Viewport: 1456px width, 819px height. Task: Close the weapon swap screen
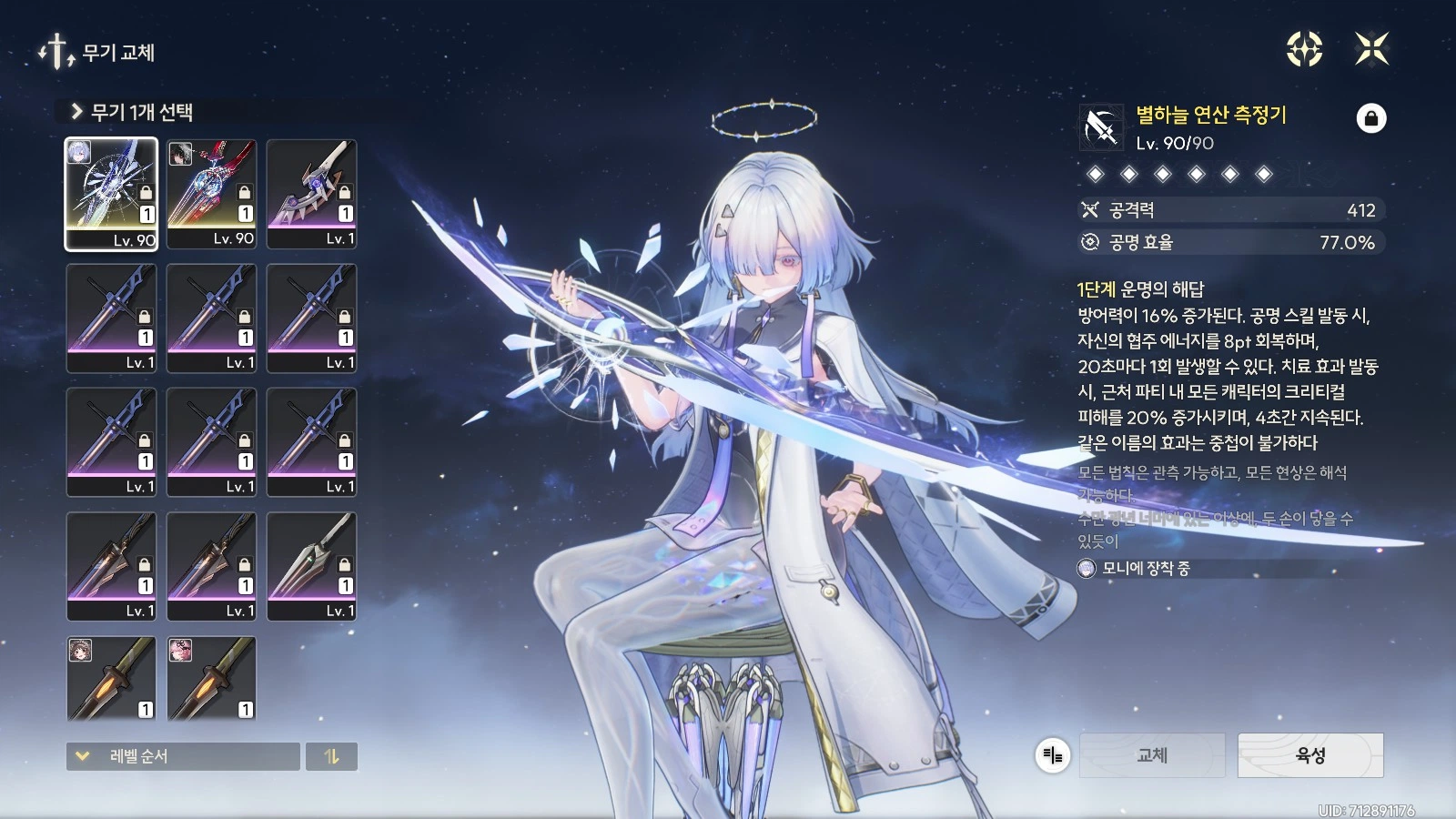coord(1371,49)
